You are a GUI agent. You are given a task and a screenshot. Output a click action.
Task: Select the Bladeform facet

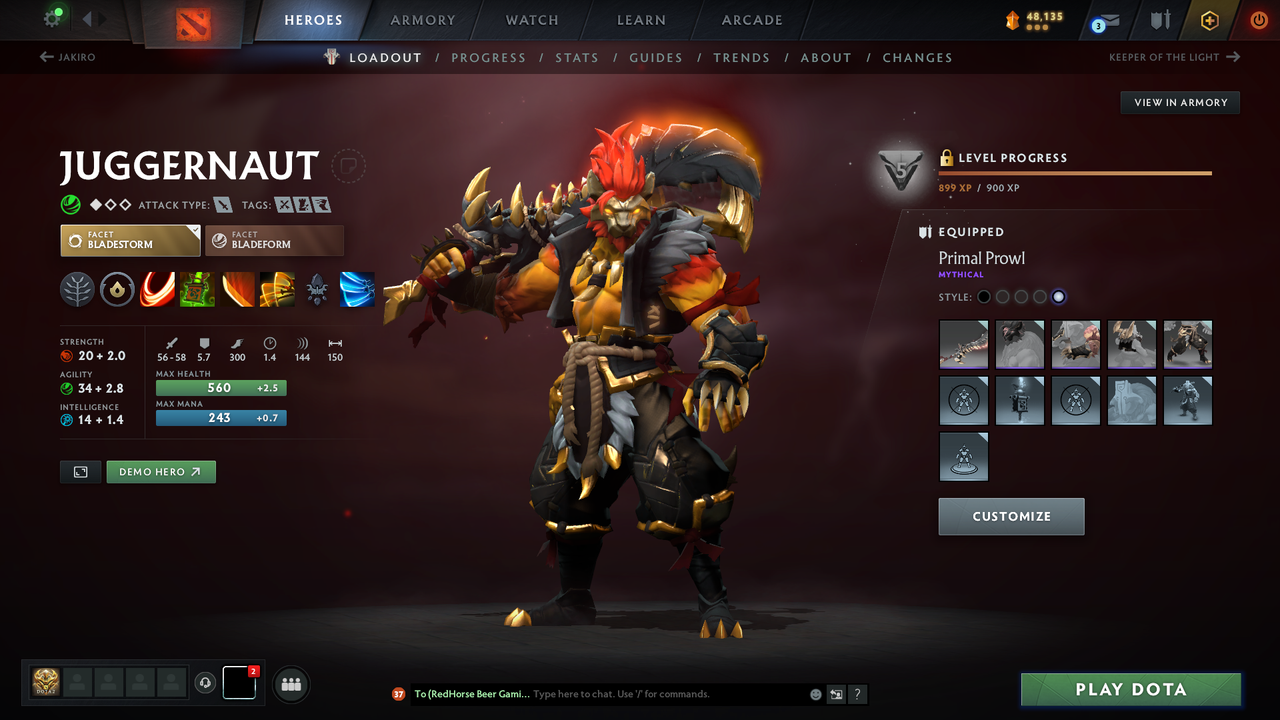coord(274,240)
